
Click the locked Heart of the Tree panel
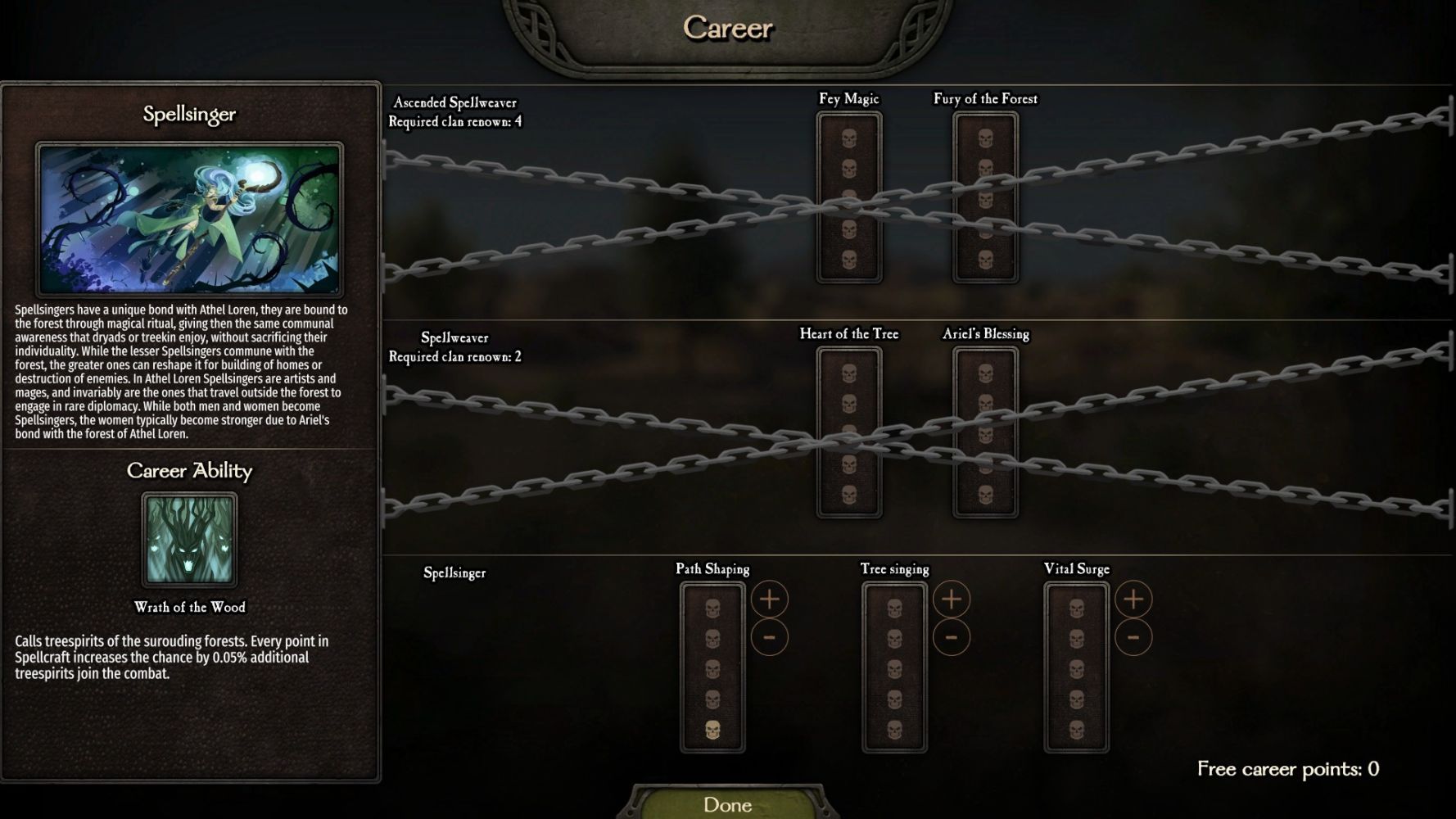pos(849,432)
